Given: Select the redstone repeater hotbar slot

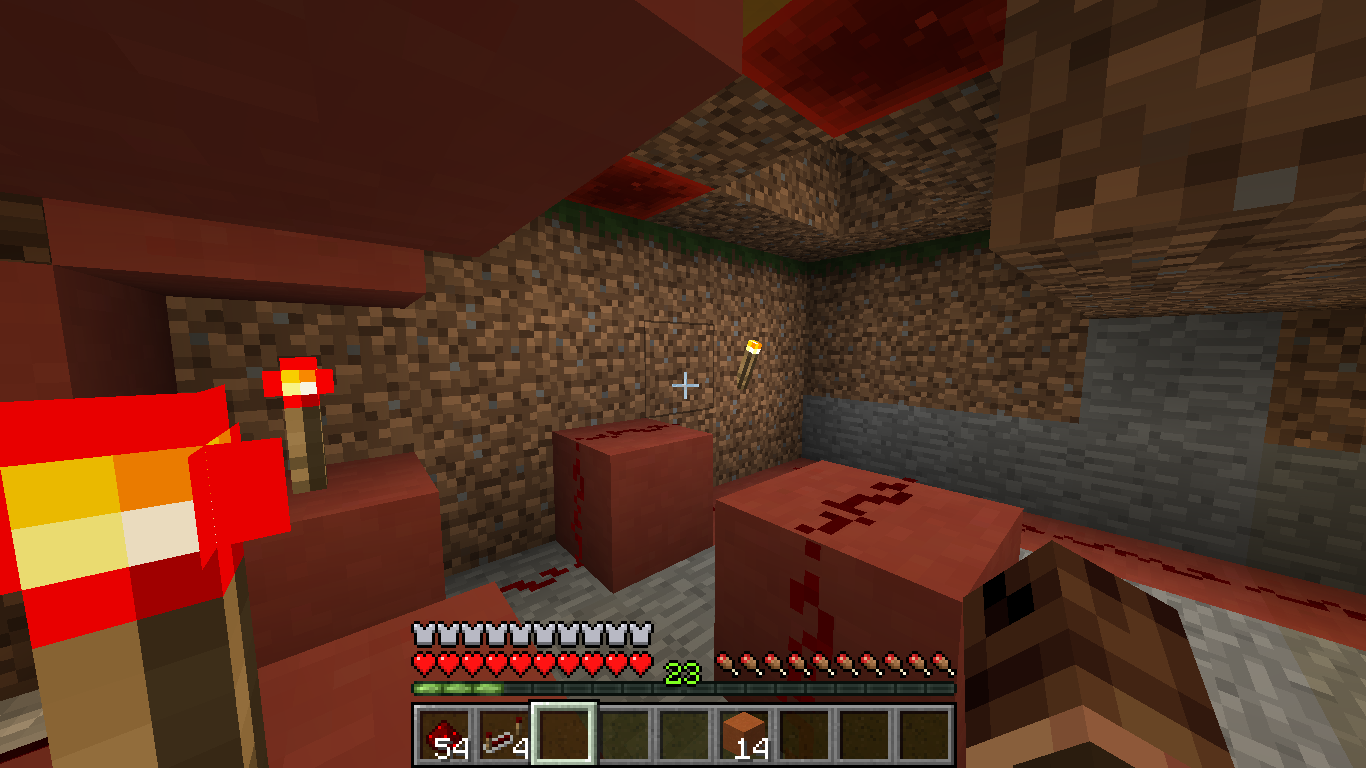Looking at the screenshot, I should point(504,735).
